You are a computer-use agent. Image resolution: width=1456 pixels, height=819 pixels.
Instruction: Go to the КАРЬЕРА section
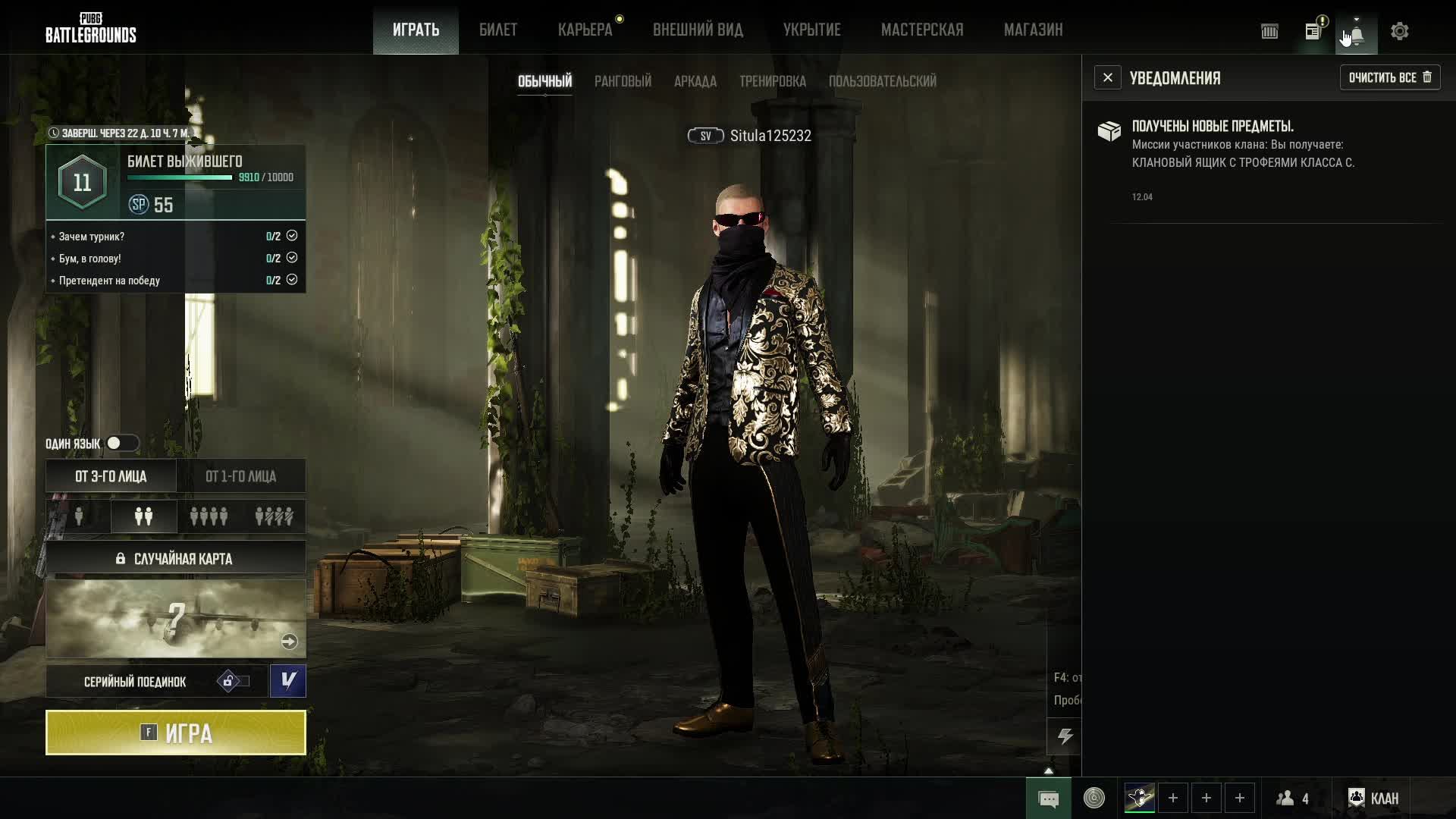point(585,30)
